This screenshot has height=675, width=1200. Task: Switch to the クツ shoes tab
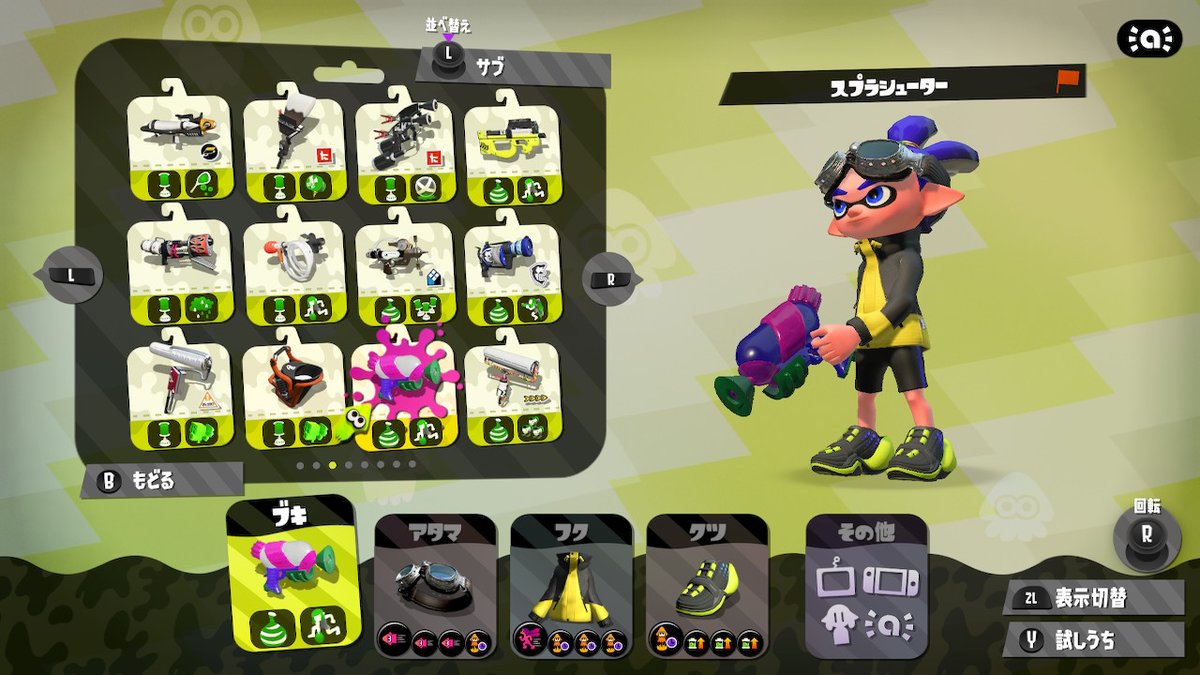click(707, 586)
